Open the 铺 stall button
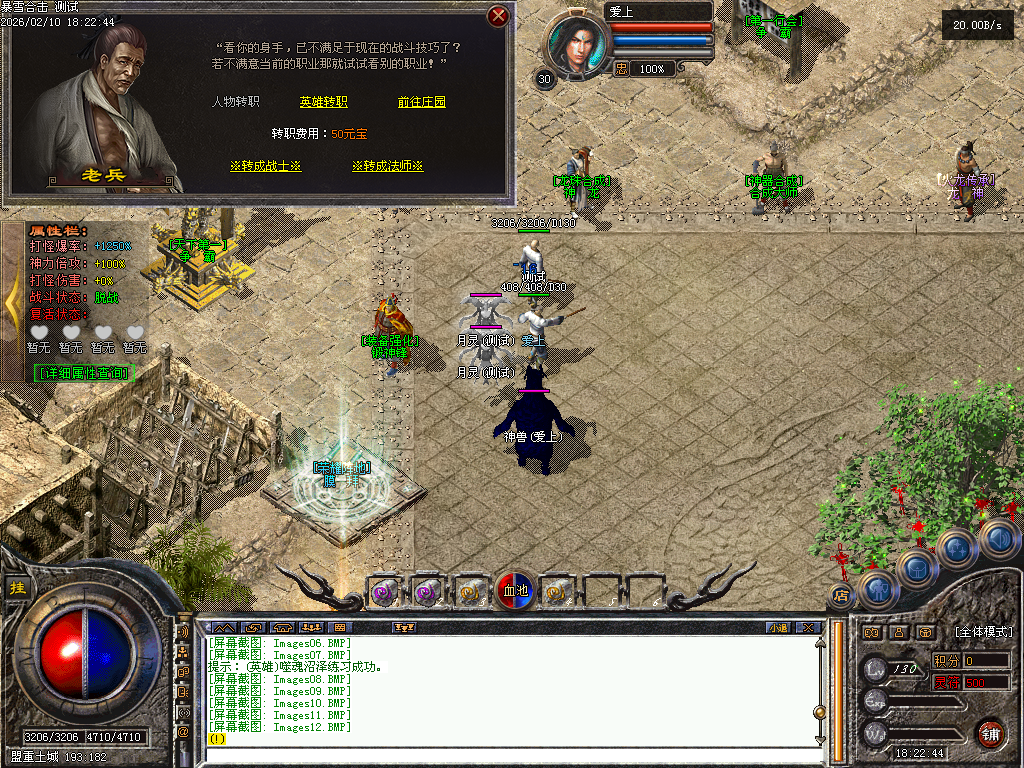Screen dimensions: 1024x768 (990, 734)
